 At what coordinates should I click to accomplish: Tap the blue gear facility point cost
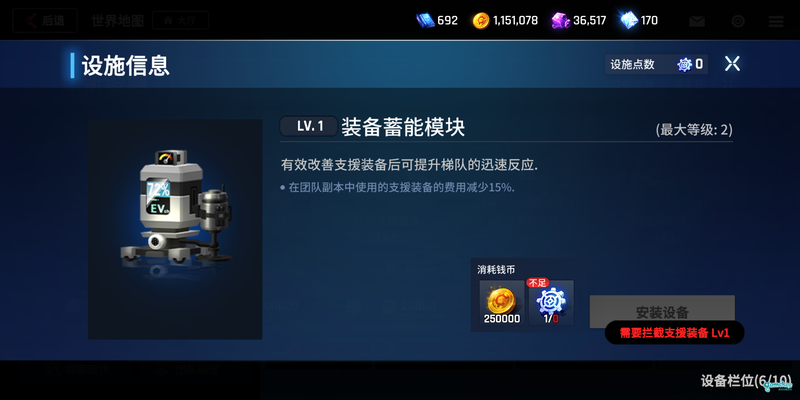point(550,303)
